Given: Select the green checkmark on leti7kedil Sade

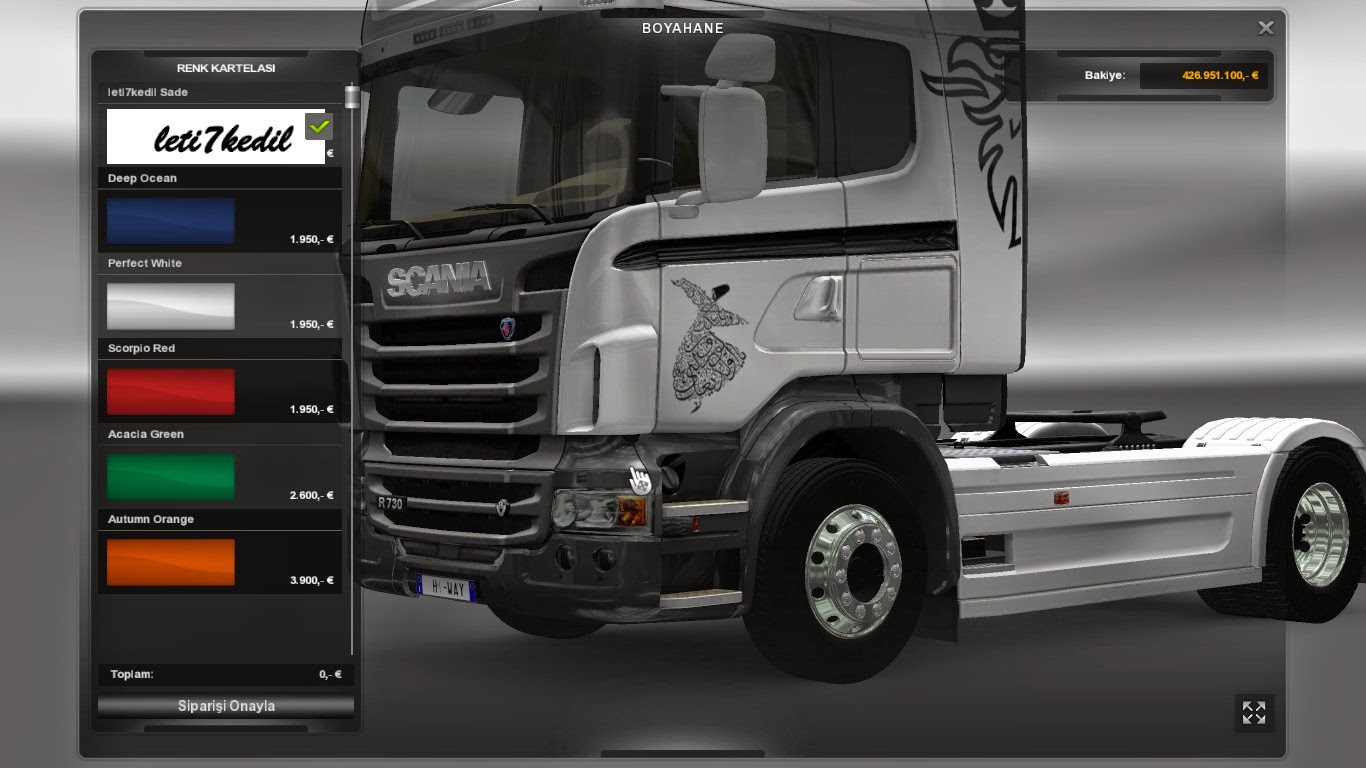Looking at the screenshot, I should pos(318,125).
